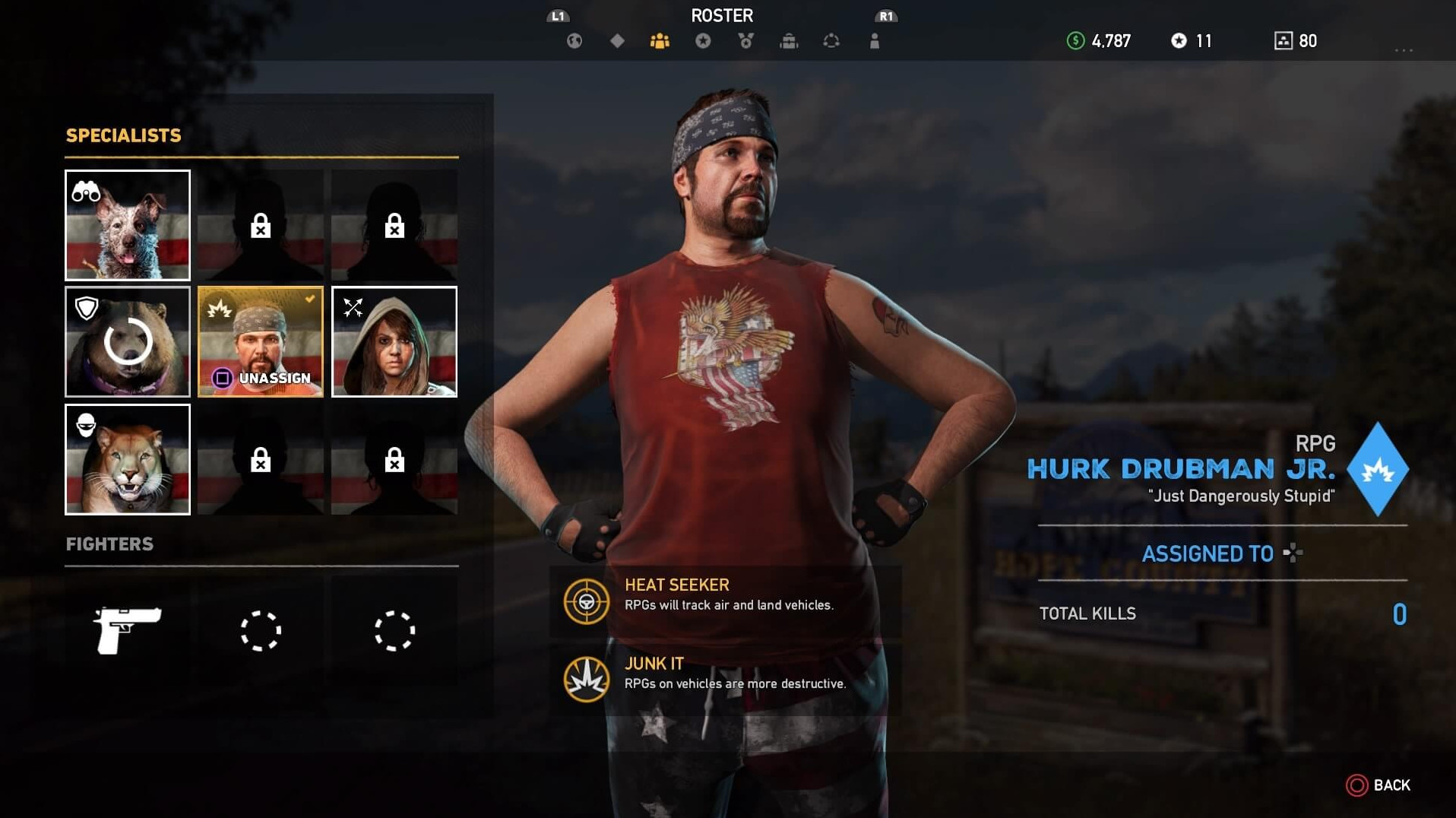The image size is (1456, 818).
Task: Unassign Hurk Drubman Jr. specialist tile
Action: (261, 342)
